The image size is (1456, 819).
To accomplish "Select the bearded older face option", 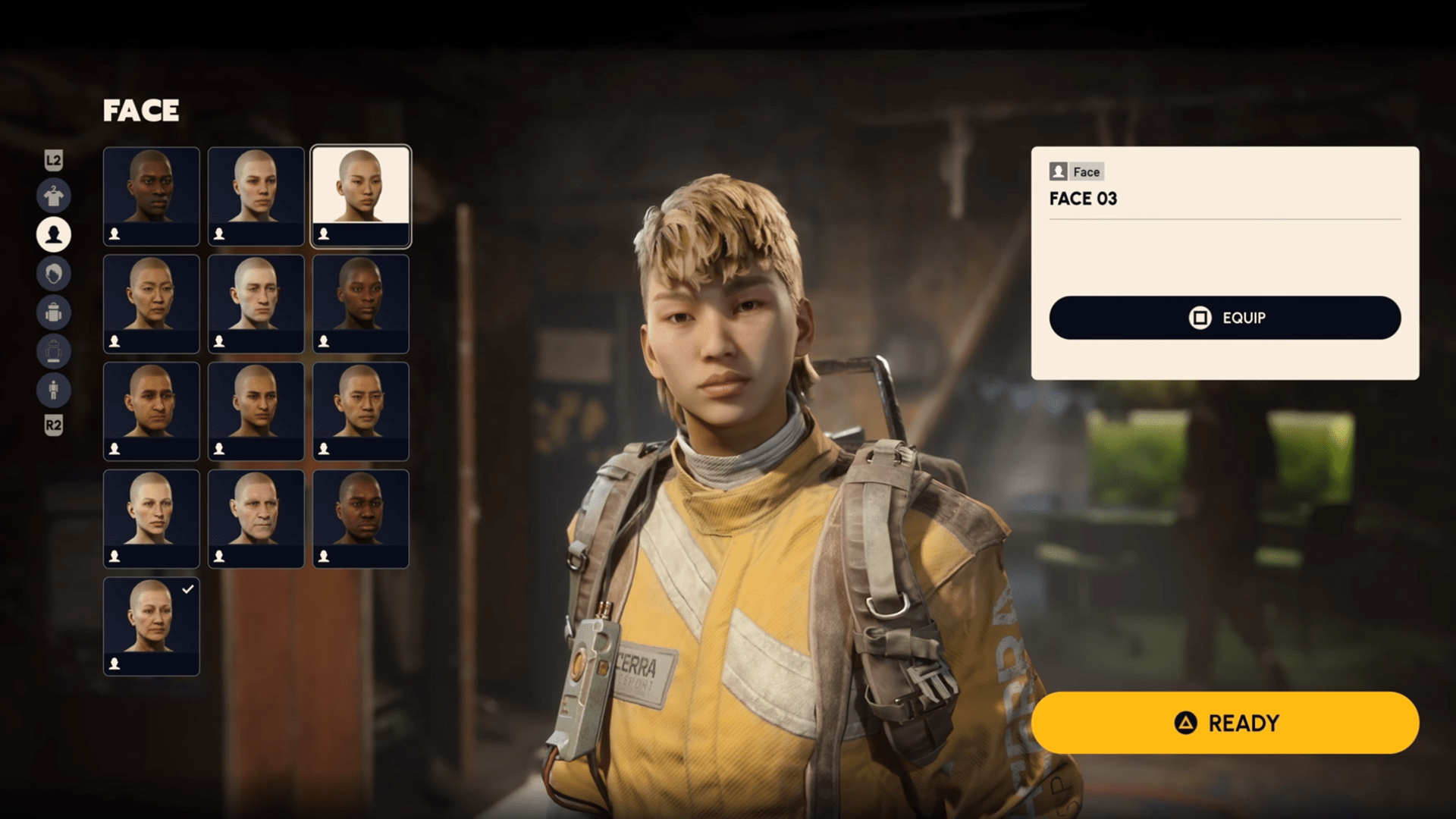I will [256, 518].
